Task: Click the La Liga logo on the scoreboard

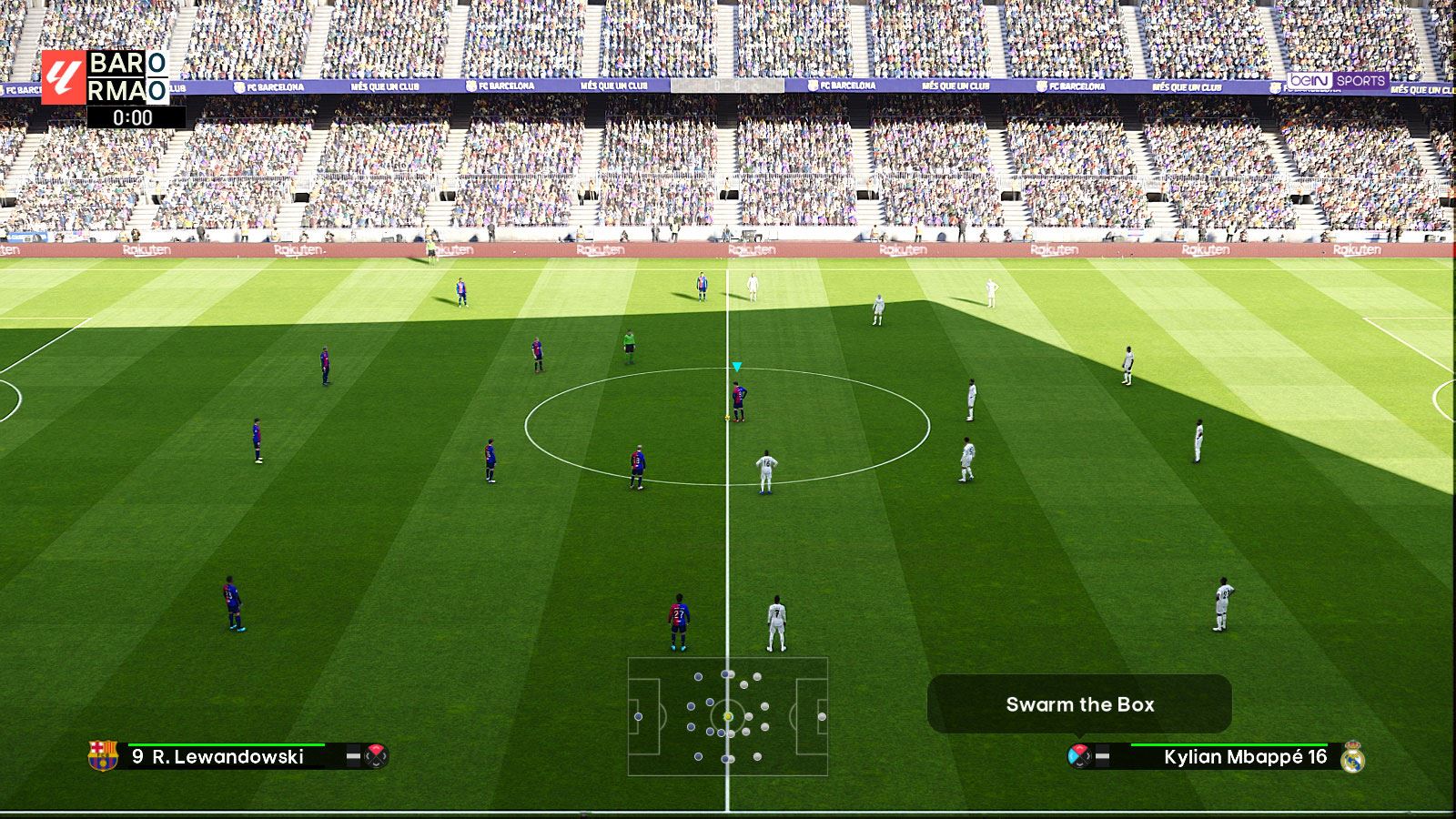Action: 63,76
